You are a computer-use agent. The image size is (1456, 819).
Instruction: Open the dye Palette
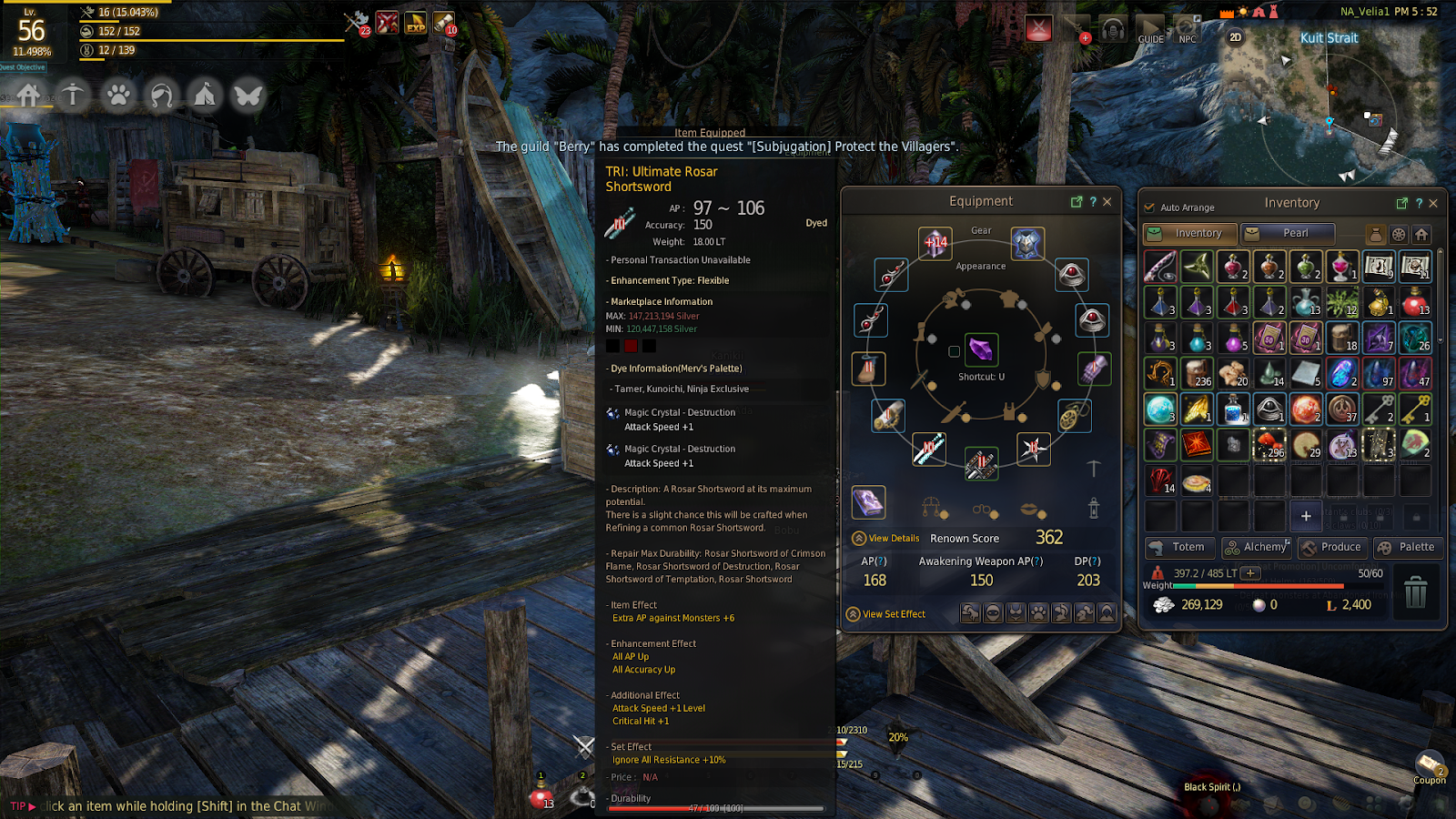(1408, 547)
